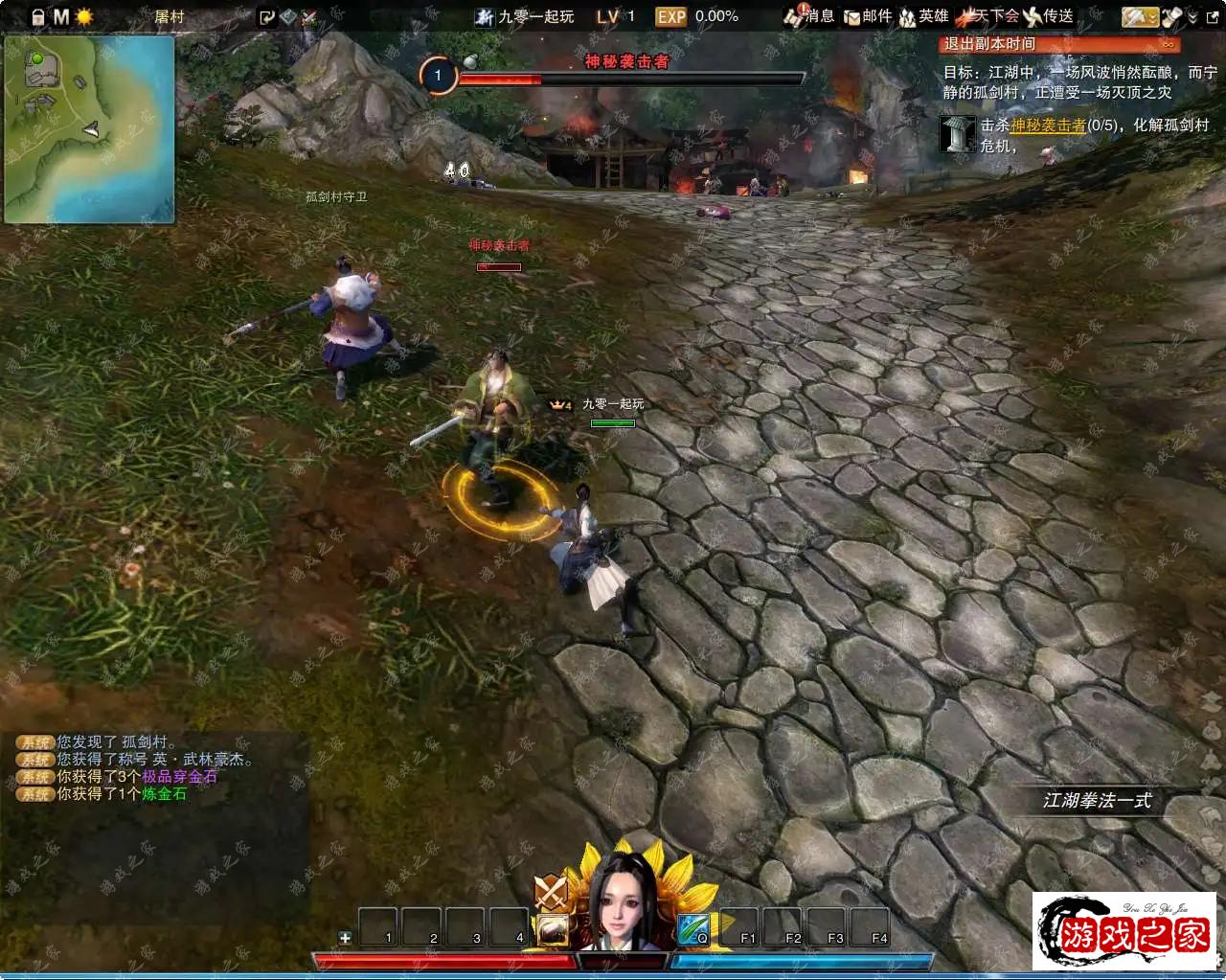
Task: Click the plus button beside hotbar slot 1
Action: pyautogui.click(x=345, y=937)
